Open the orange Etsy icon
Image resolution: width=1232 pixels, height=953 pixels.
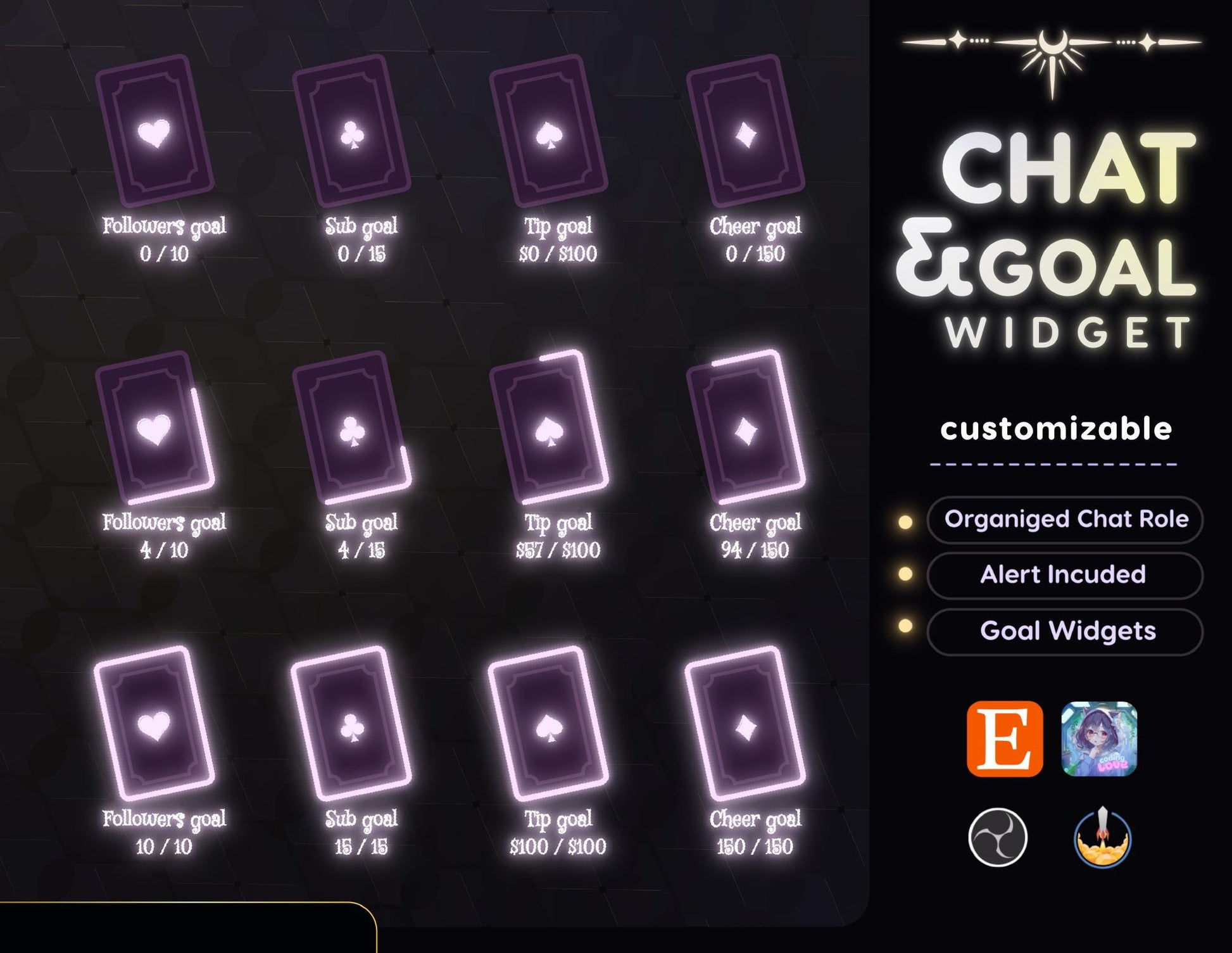(1005, 738)
